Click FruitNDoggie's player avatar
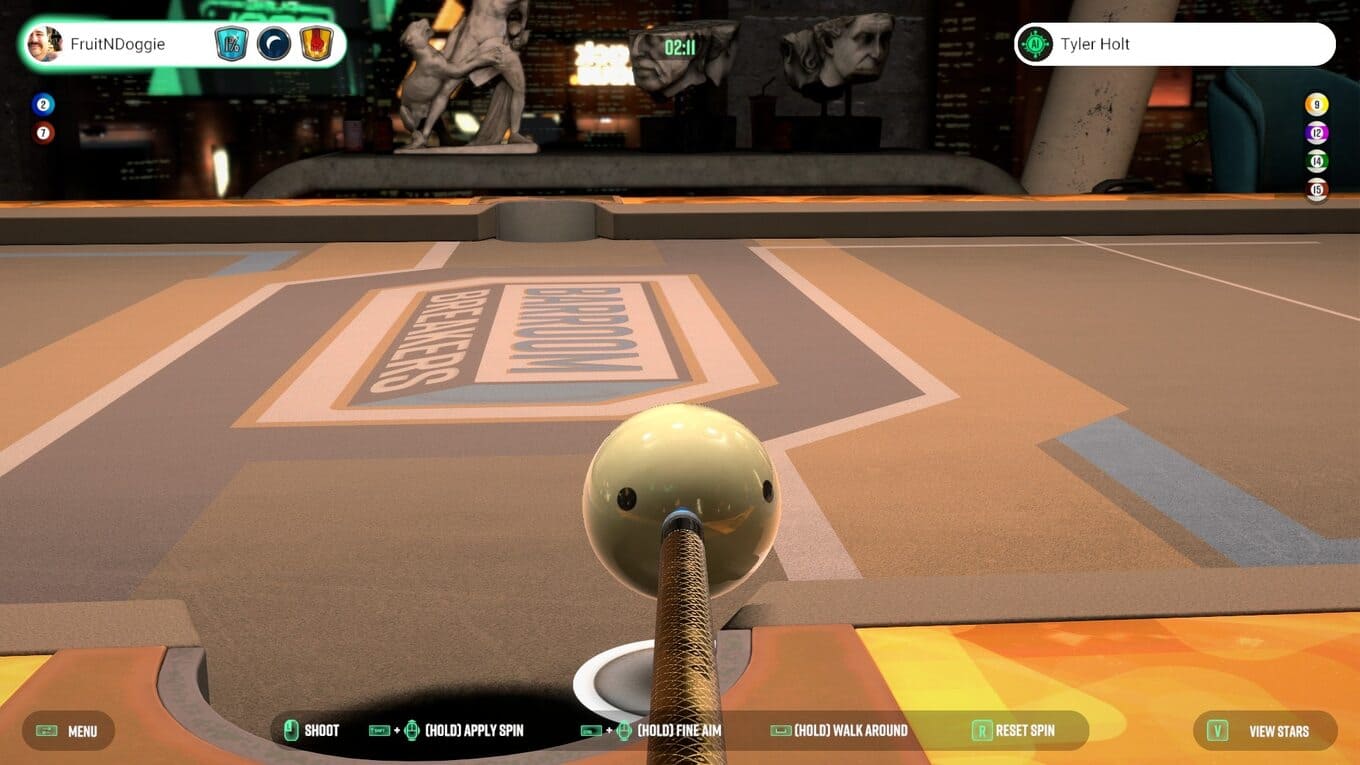This screenshot has height=765, width=1360. point(45,44)
